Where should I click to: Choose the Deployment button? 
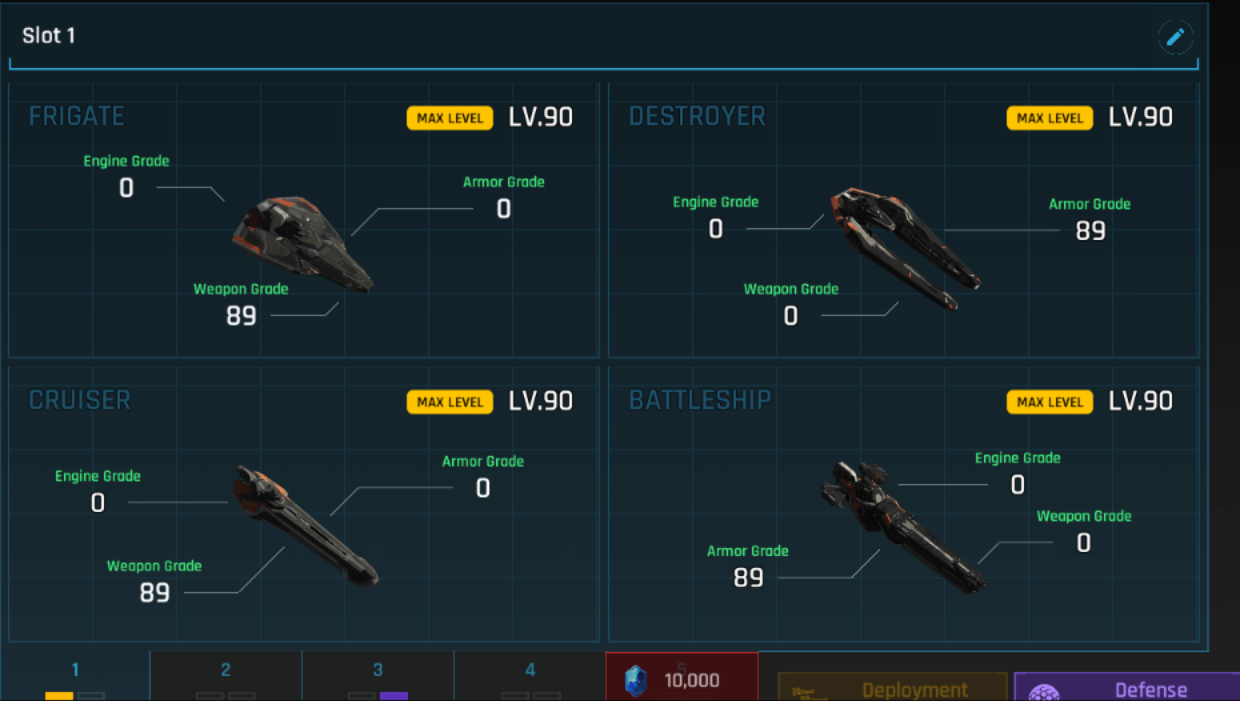(x=892, y=688)
